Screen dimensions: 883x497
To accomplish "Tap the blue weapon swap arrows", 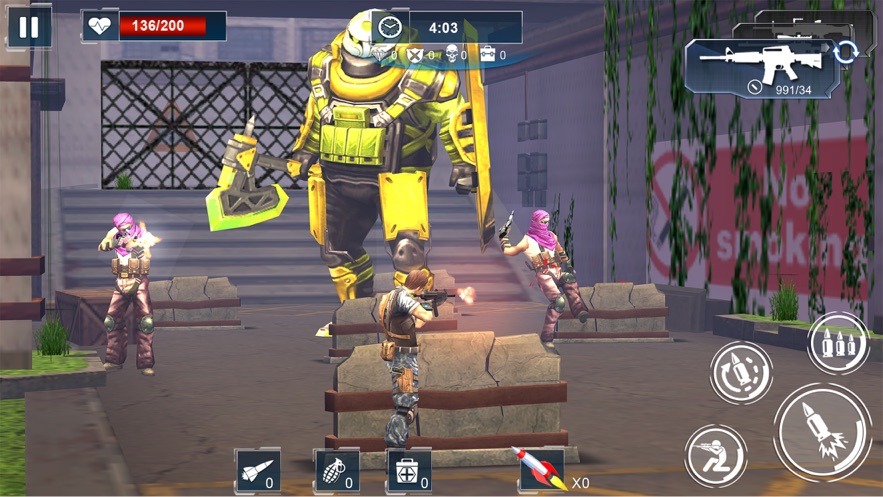I will 846,51.
